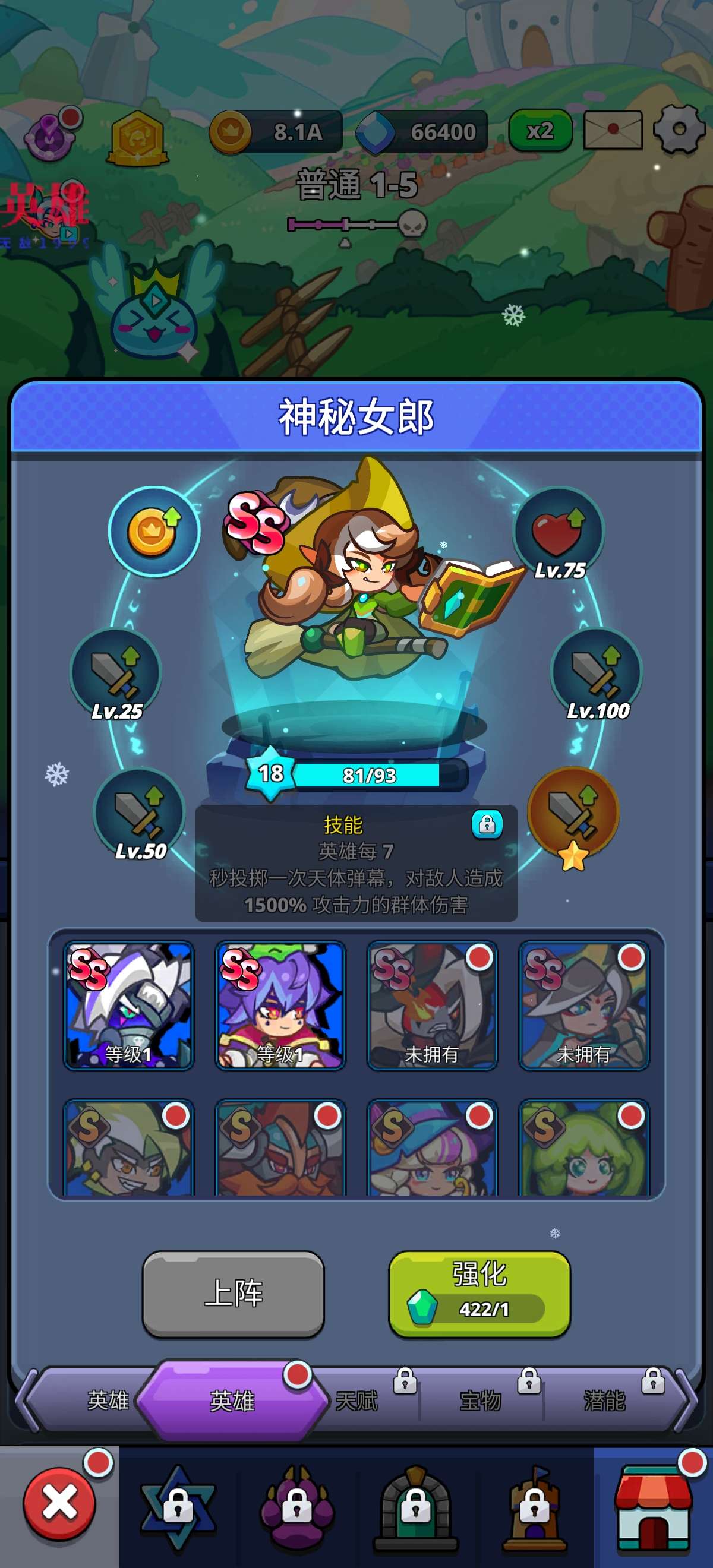
Task: Click the 上阵 deploy button
Action: click(233, 1294)
